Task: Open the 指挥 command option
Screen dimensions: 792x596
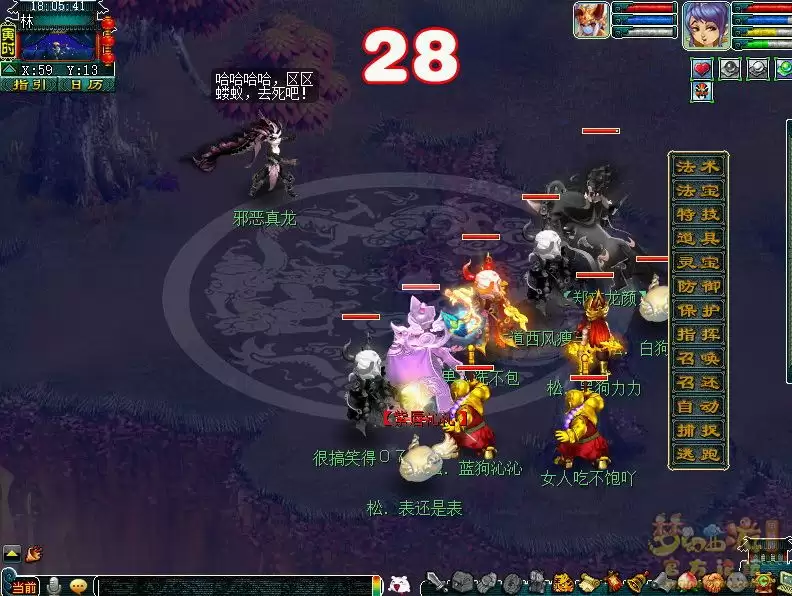Action: coord(698,334)
